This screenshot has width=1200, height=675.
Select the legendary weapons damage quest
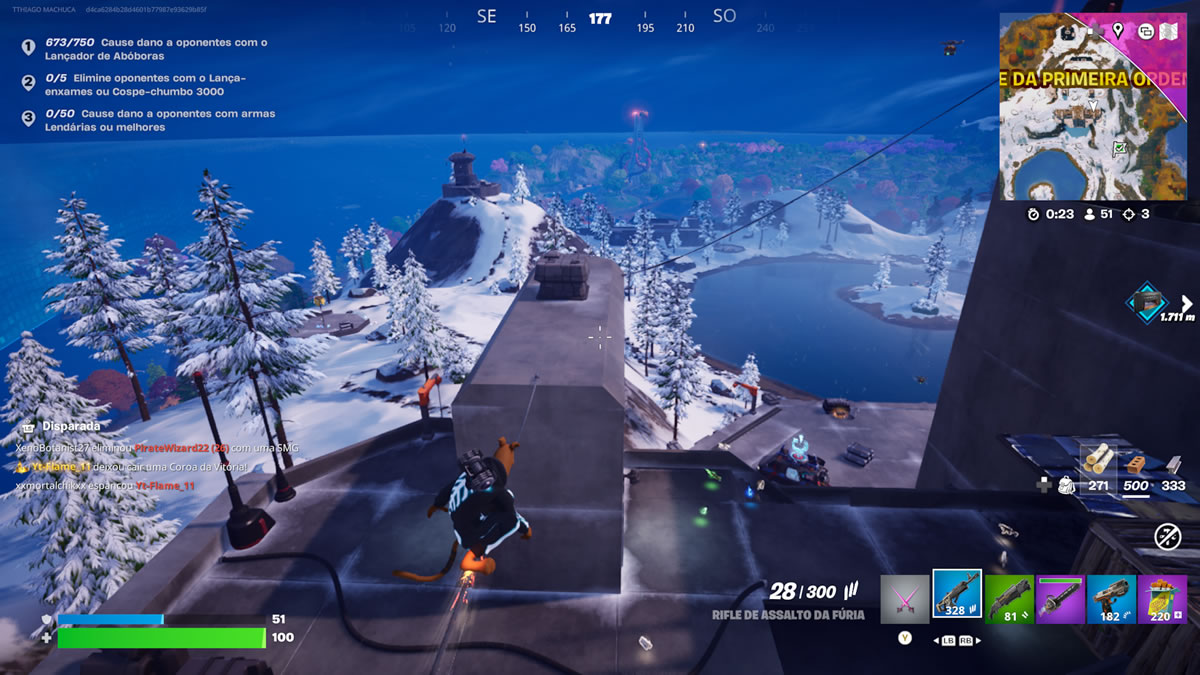tap(150, 120)
